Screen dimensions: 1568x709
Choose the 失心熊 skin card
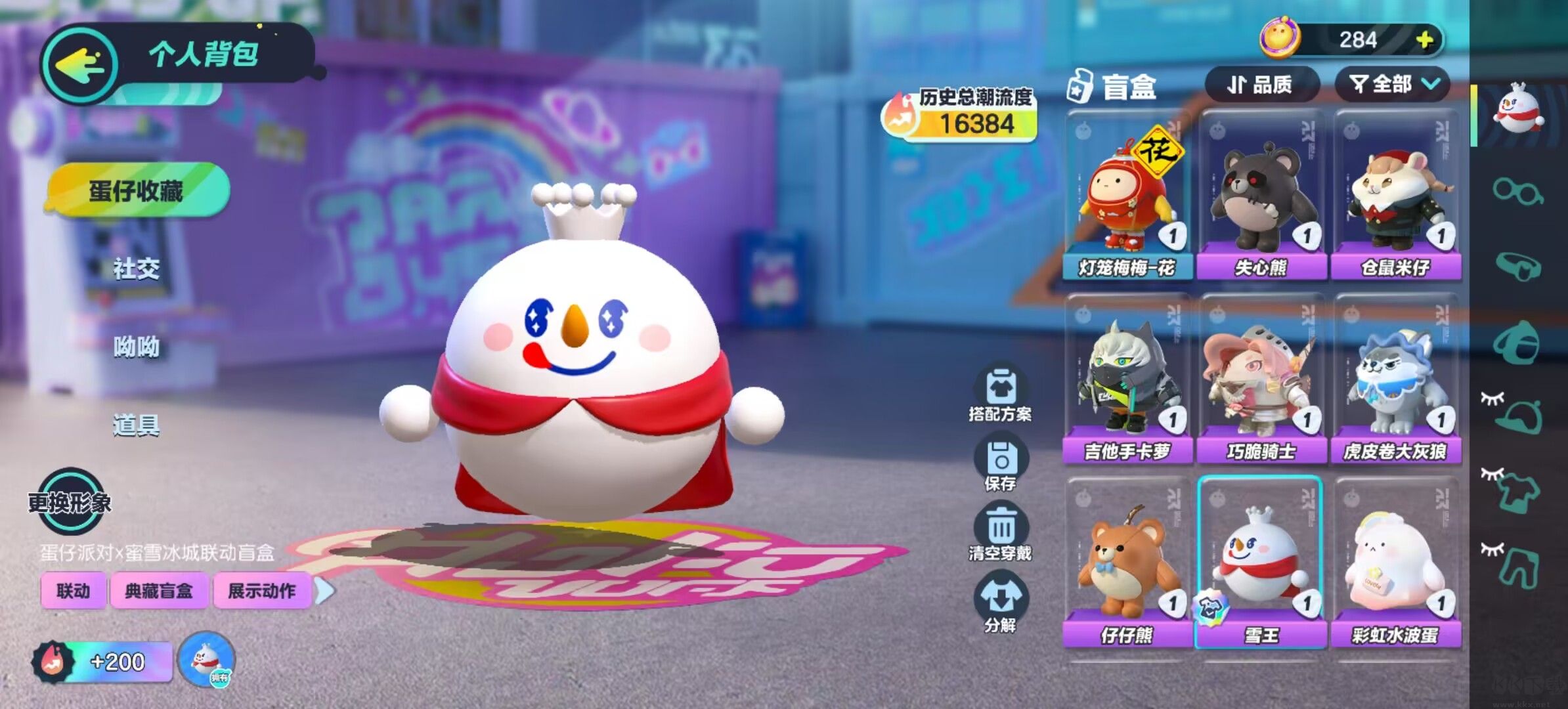(x=1261, y=197)
